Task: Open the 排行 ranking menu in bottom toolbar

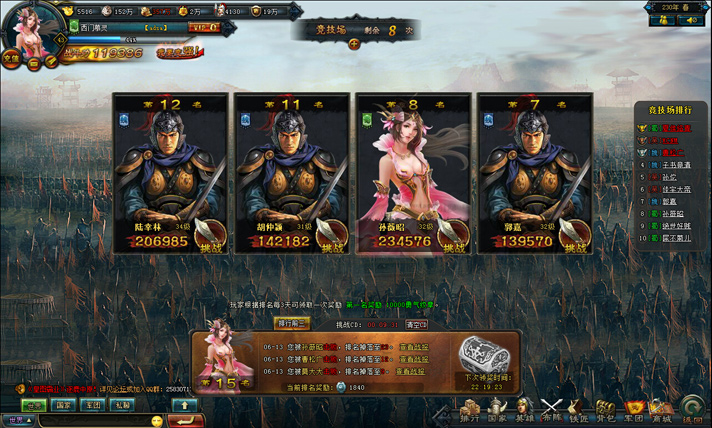Action: pyautogui.click(x=470, y=410)
